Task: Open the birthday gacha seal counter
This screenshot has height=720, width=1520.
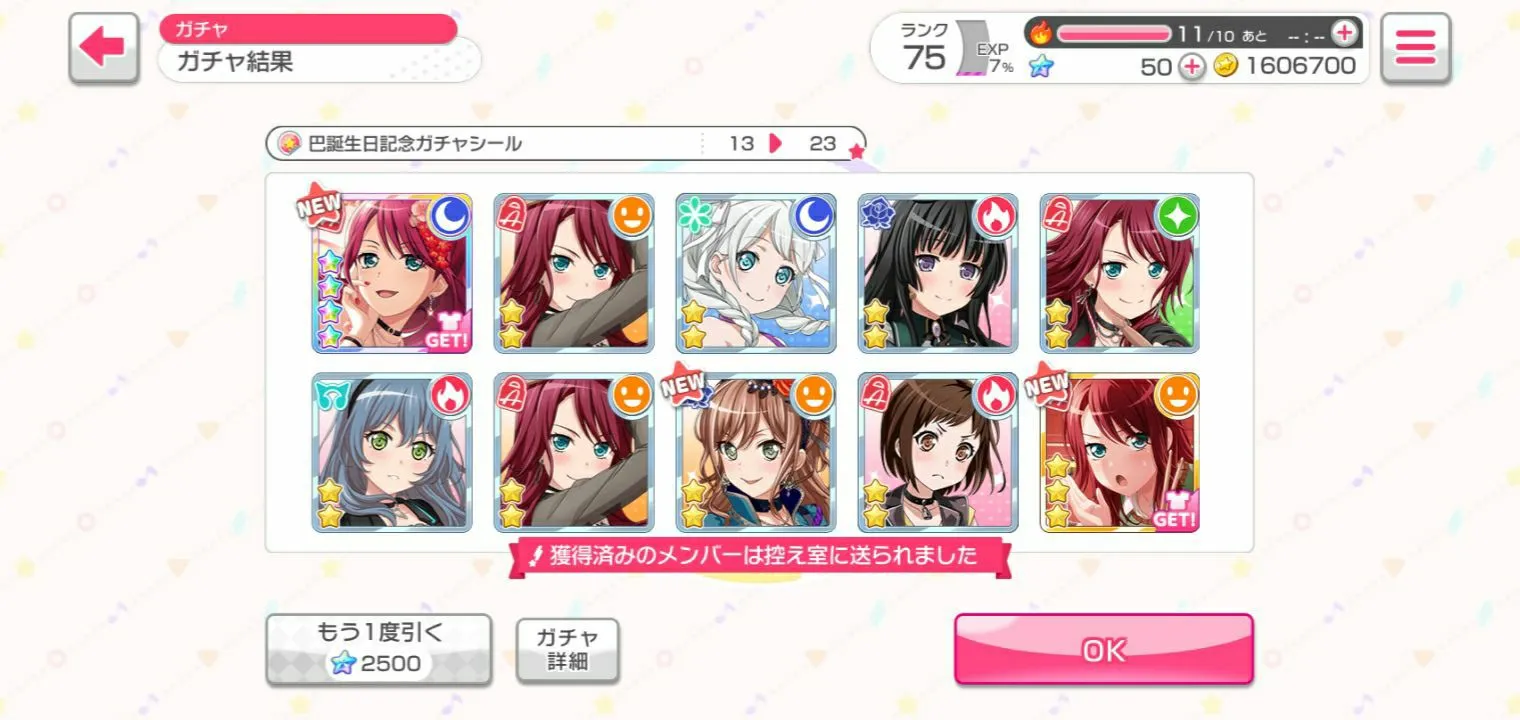Action: tap(565, 143)
